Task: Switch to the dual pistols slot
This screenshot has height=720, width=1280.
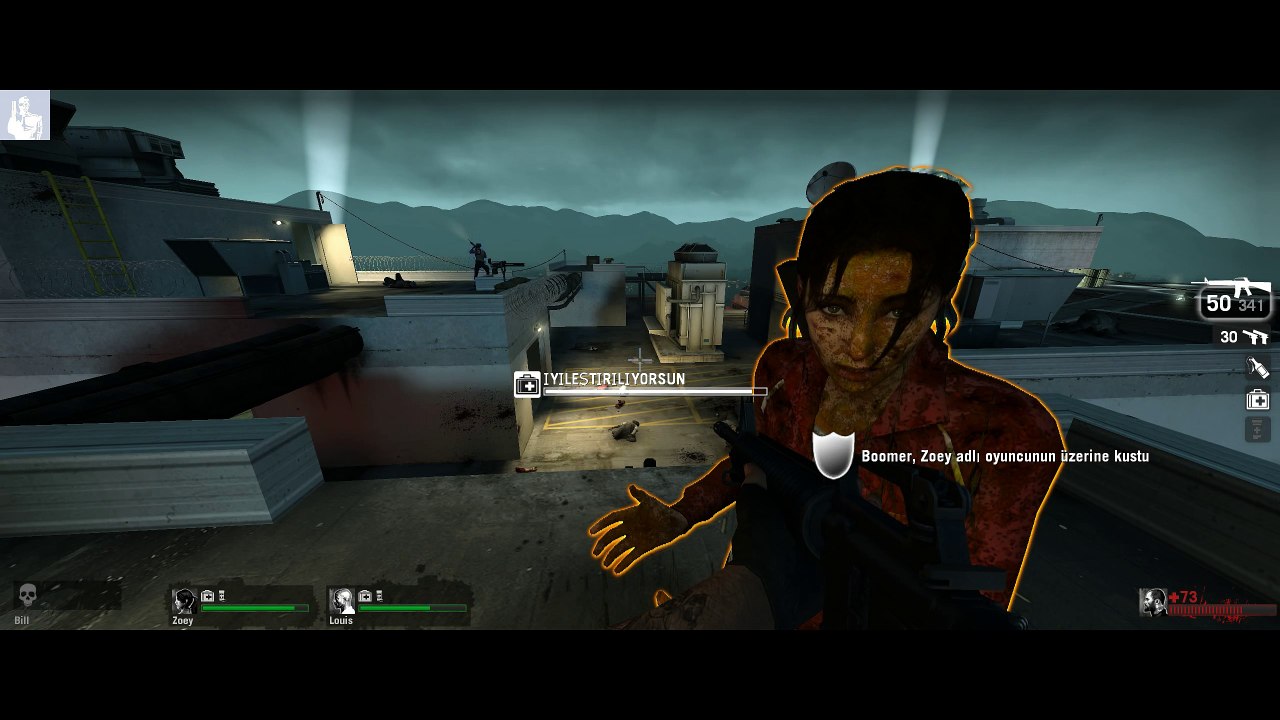Action: click(x=1243, y=337)
